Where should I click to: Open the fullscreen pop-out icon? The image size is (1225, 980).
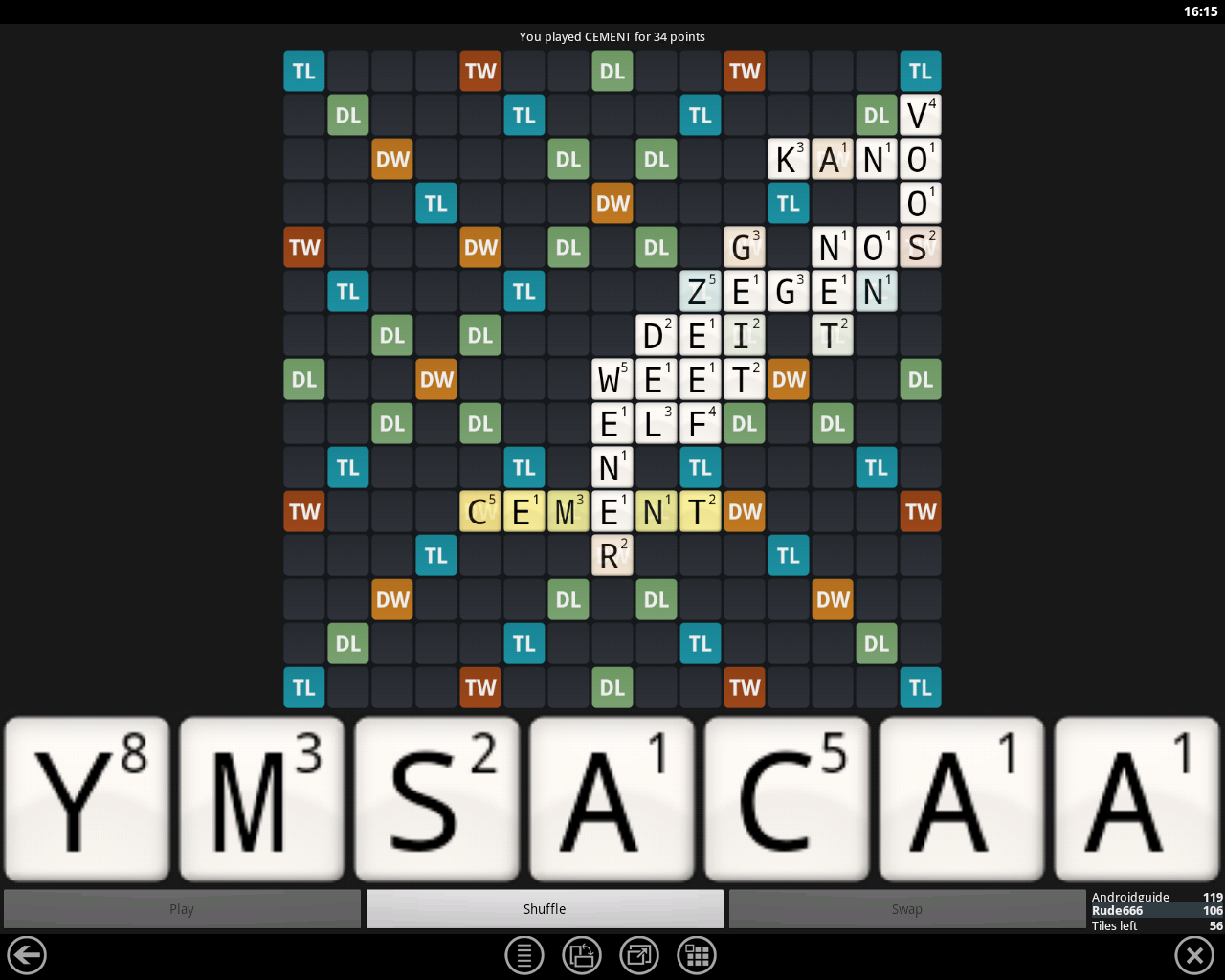point(638,954)
